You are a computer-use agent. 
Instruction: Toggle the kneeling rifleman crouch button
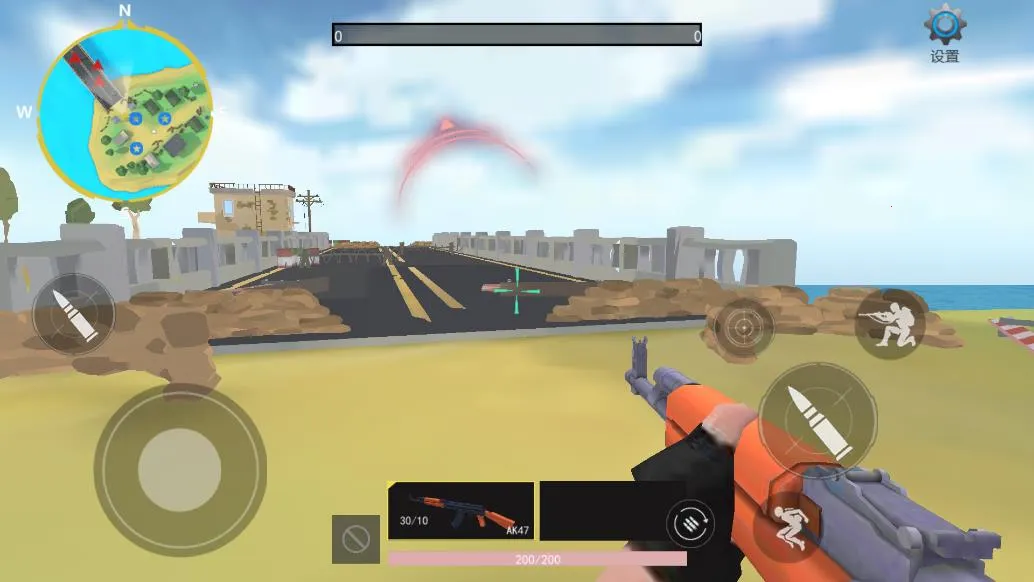pos(889,324)
